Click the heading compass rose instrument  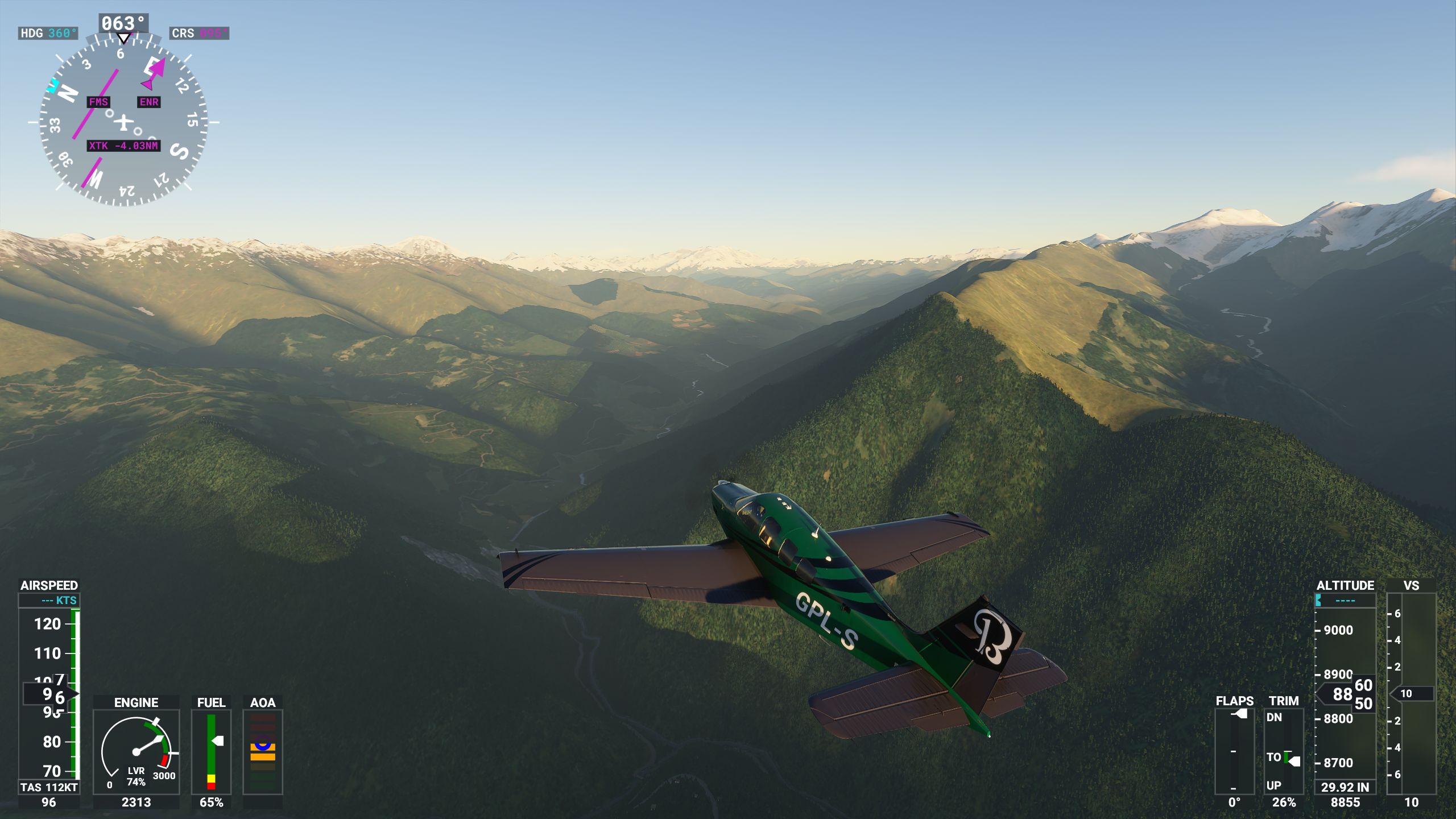123,121
